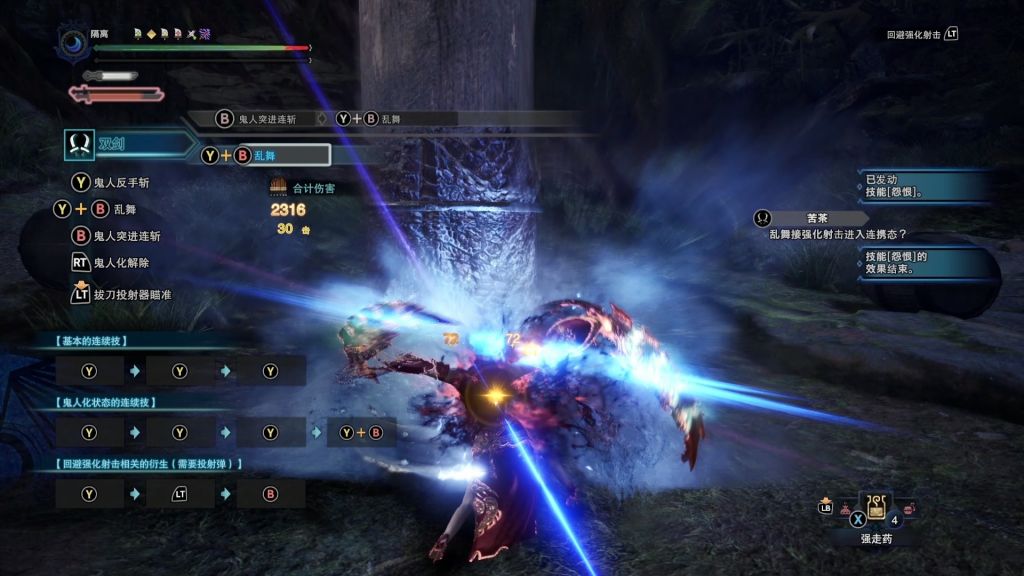Use the 强走药 item in the item bar
1024x576 pixels.
tap(876, 509)
